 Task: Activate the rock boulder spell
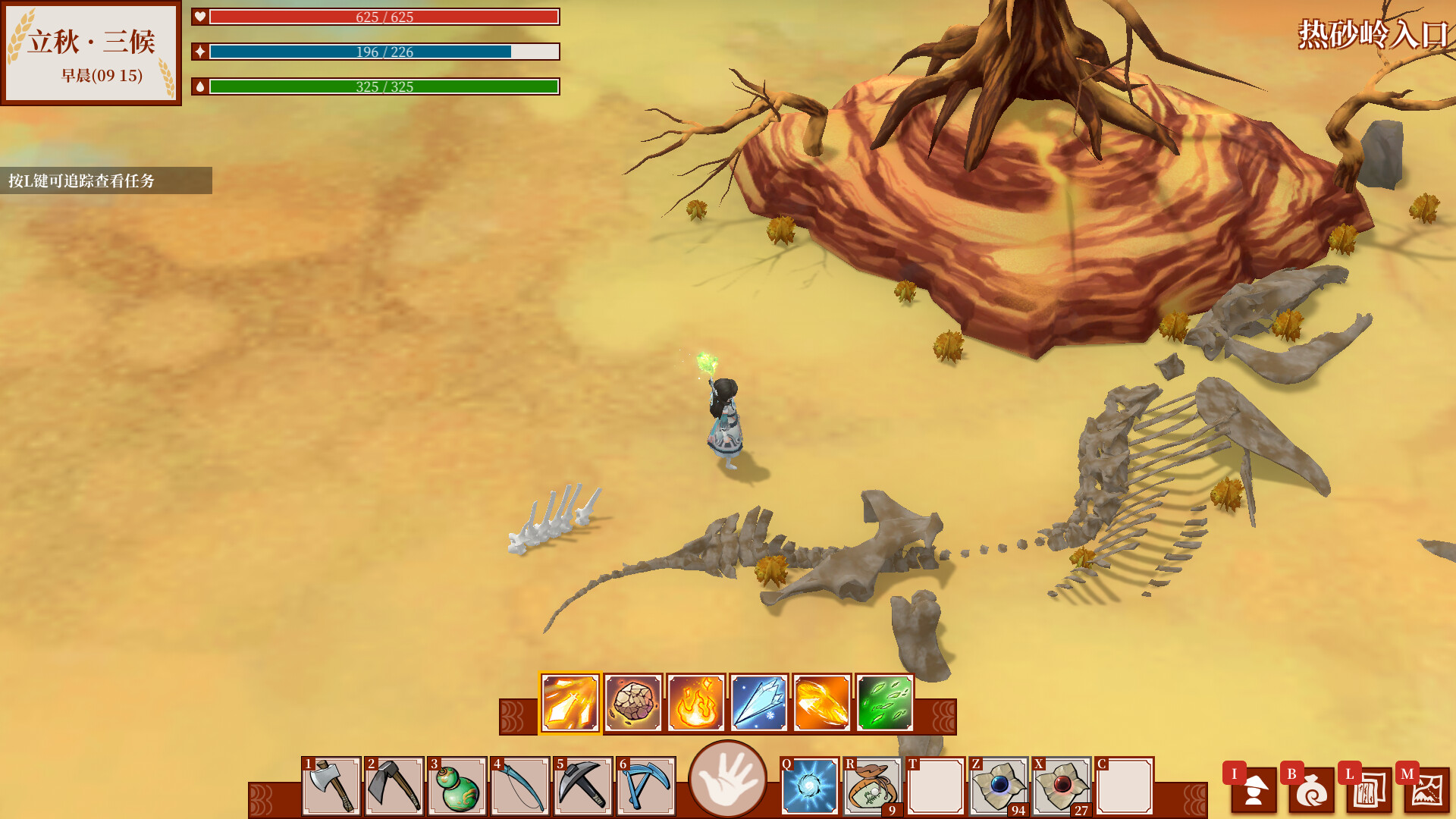[x=633, y=703]
